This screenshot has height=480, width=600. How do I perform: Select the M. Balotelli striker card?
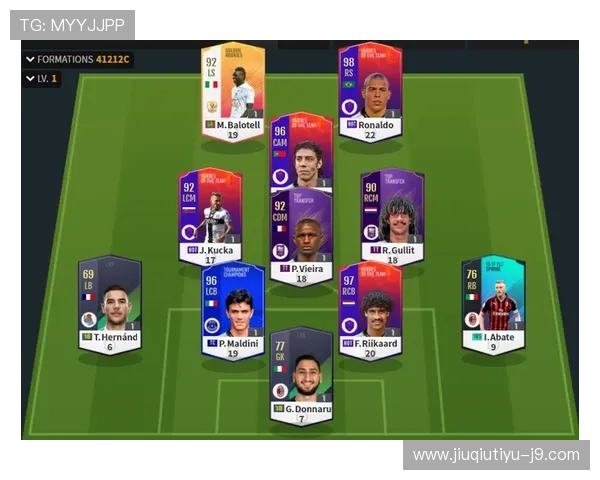click(232, 92)
